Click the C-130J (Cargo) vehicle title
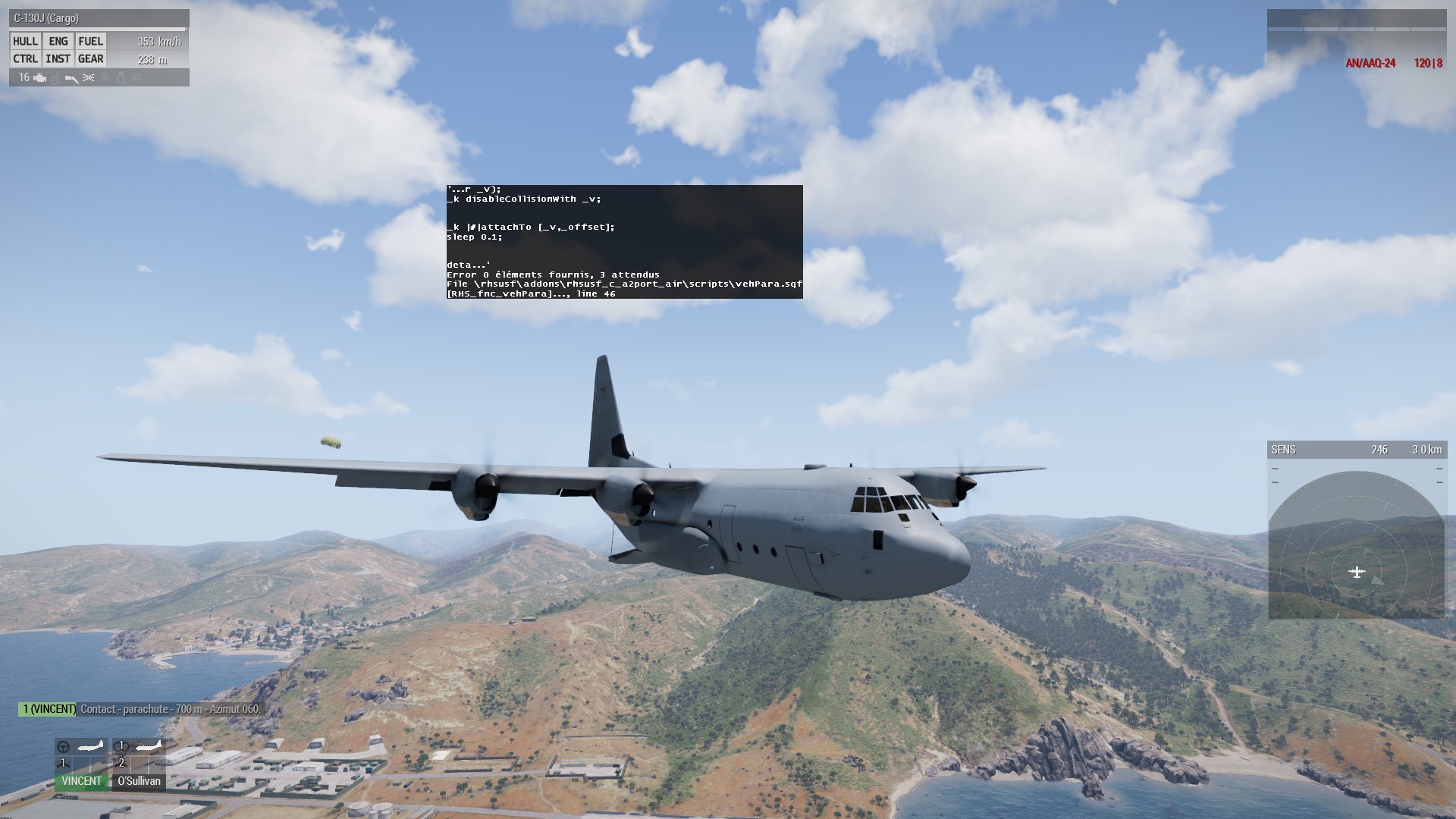The image size is (1456, 819). pos(46,18)
